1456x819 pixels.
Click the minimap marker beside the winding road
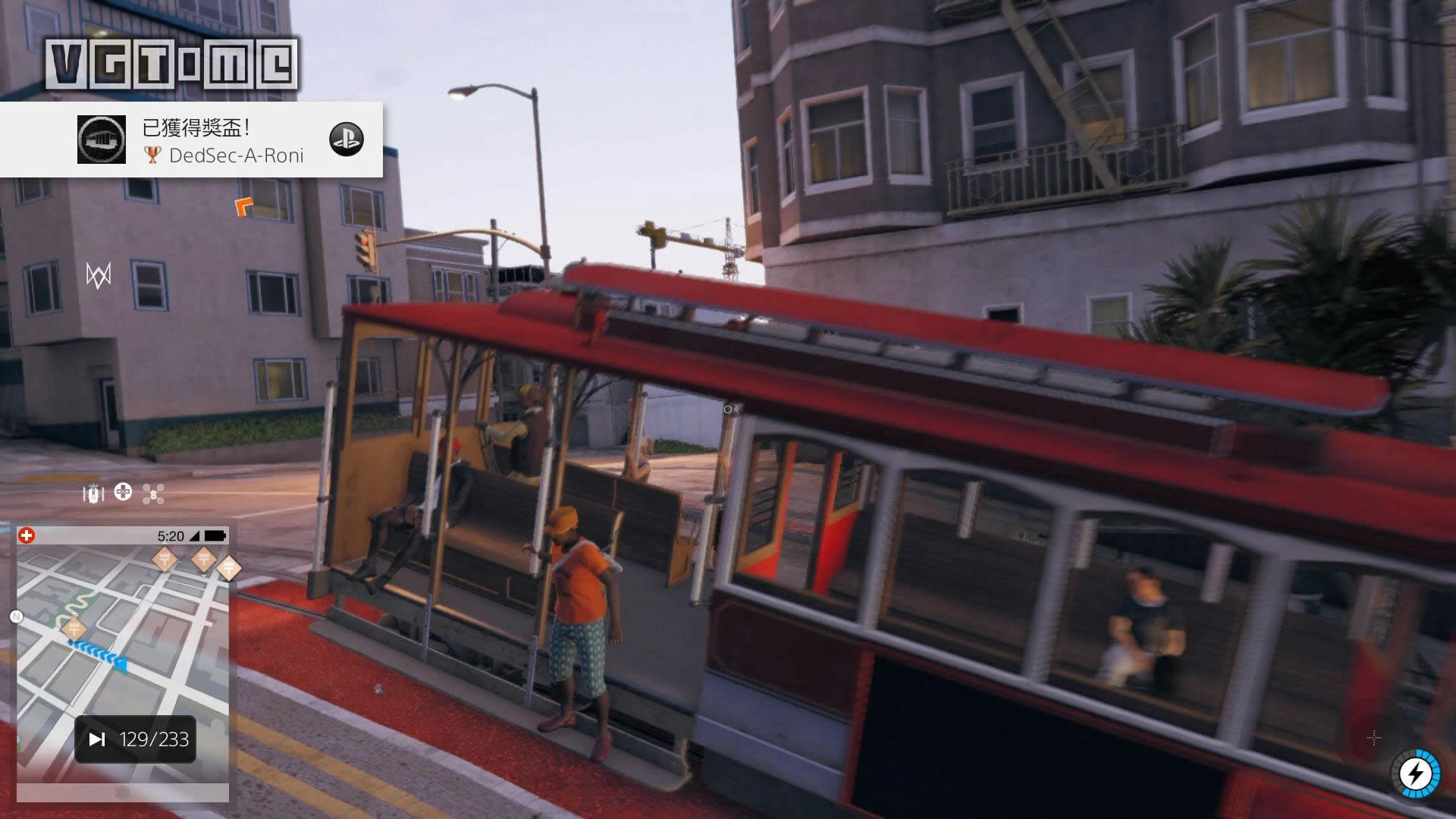pyautogui.click(x=74, y=628)
